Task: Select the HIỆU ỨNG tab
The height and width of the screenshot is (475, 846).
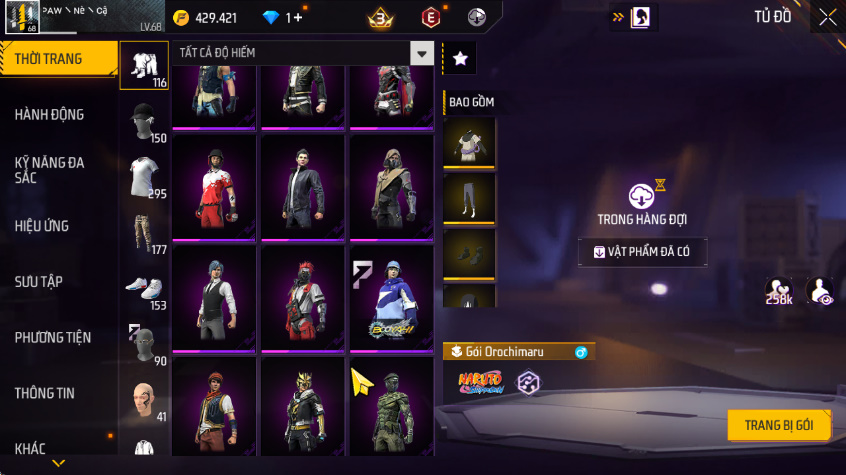Action: point(42,226)
